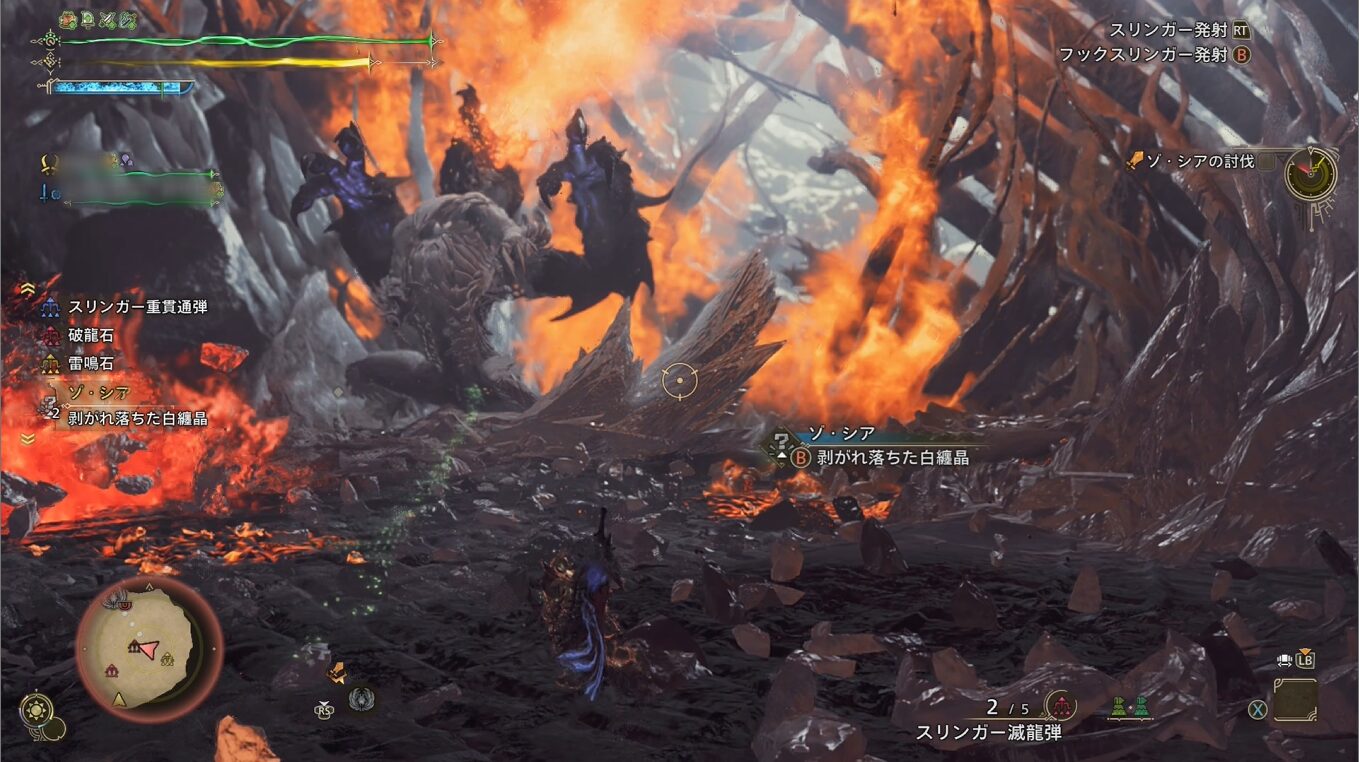
Task: Choose 破龍石 from the nearby items list
Action: [90, 337]
